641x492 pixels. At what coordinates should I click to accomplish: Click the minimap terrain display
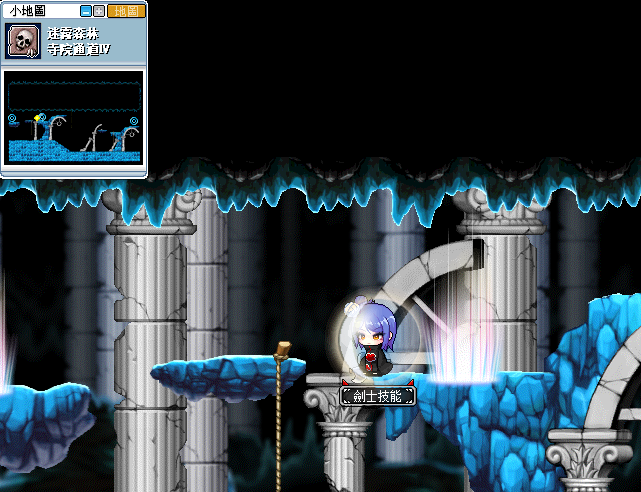pos(74,118)
